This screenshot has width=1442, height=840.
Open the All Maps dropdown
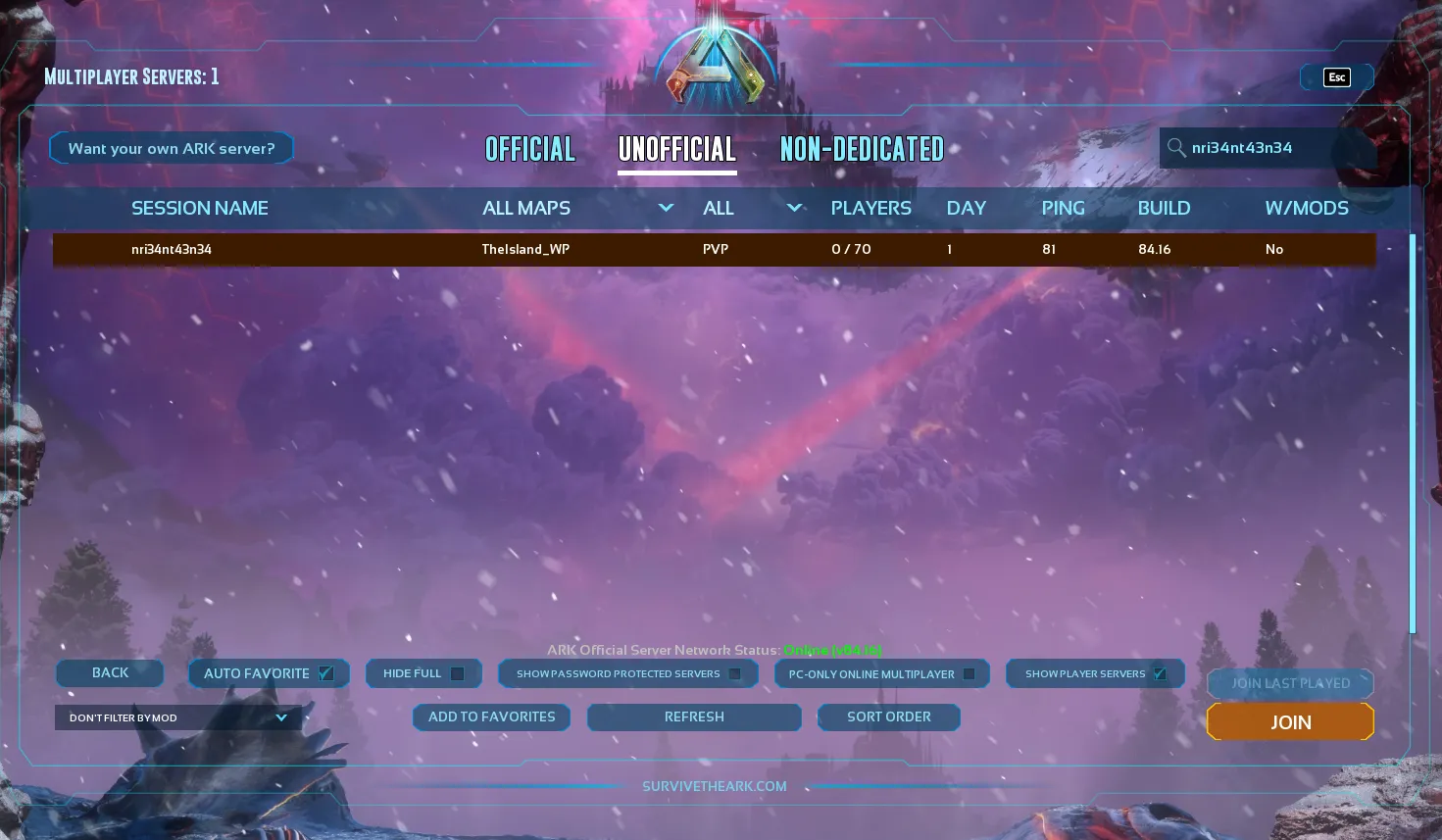pos(666,208)
